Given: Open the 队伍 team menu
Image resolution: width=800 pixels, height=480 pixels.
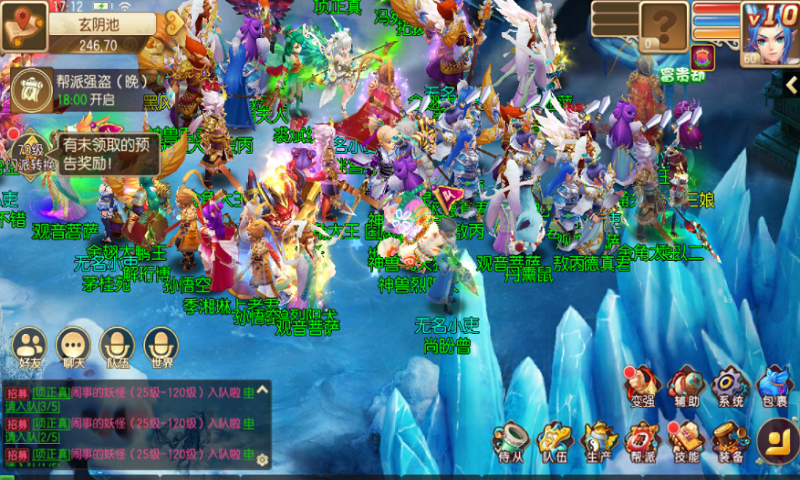Looking at the screenshot, I should (x=554, y=441).
